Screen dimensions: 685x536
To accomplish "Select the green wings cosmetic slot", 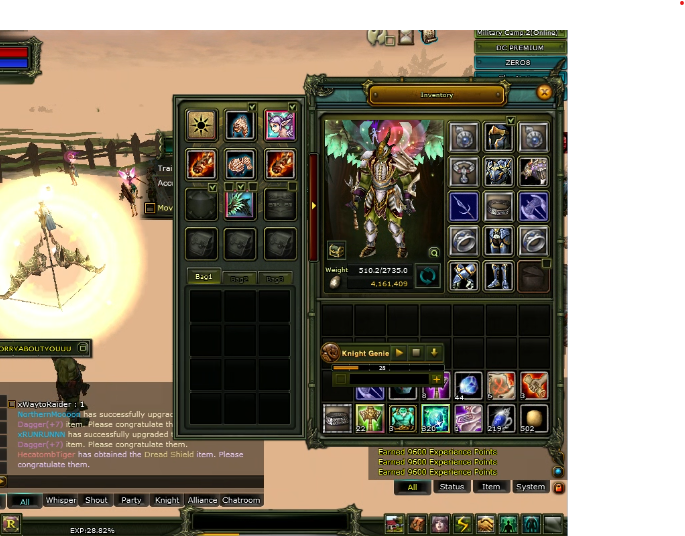I will coord(241,203).
